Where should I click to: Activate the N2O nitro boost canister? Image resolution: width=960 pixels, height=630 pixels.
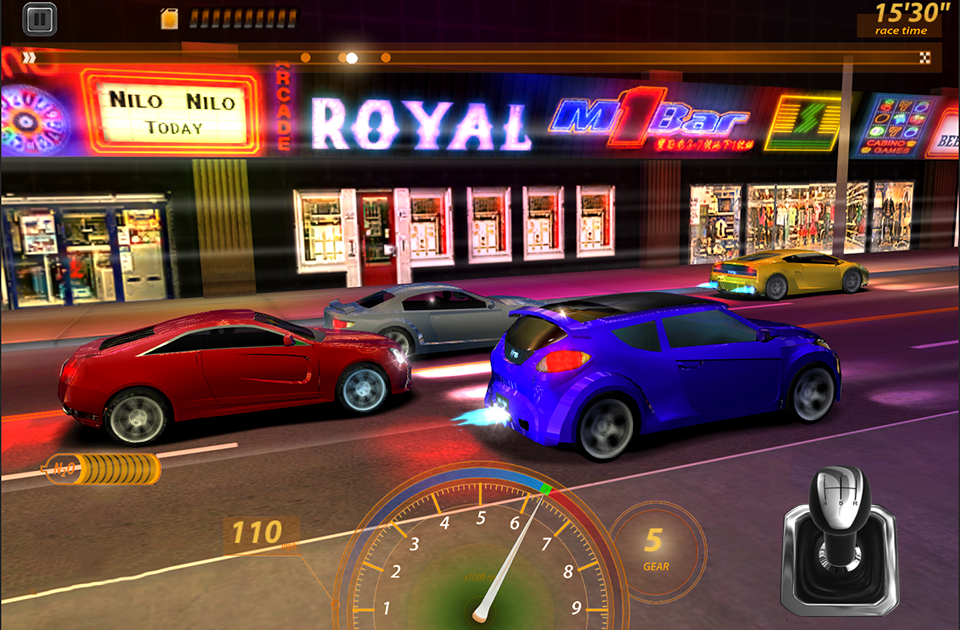(x=102, y=468)
